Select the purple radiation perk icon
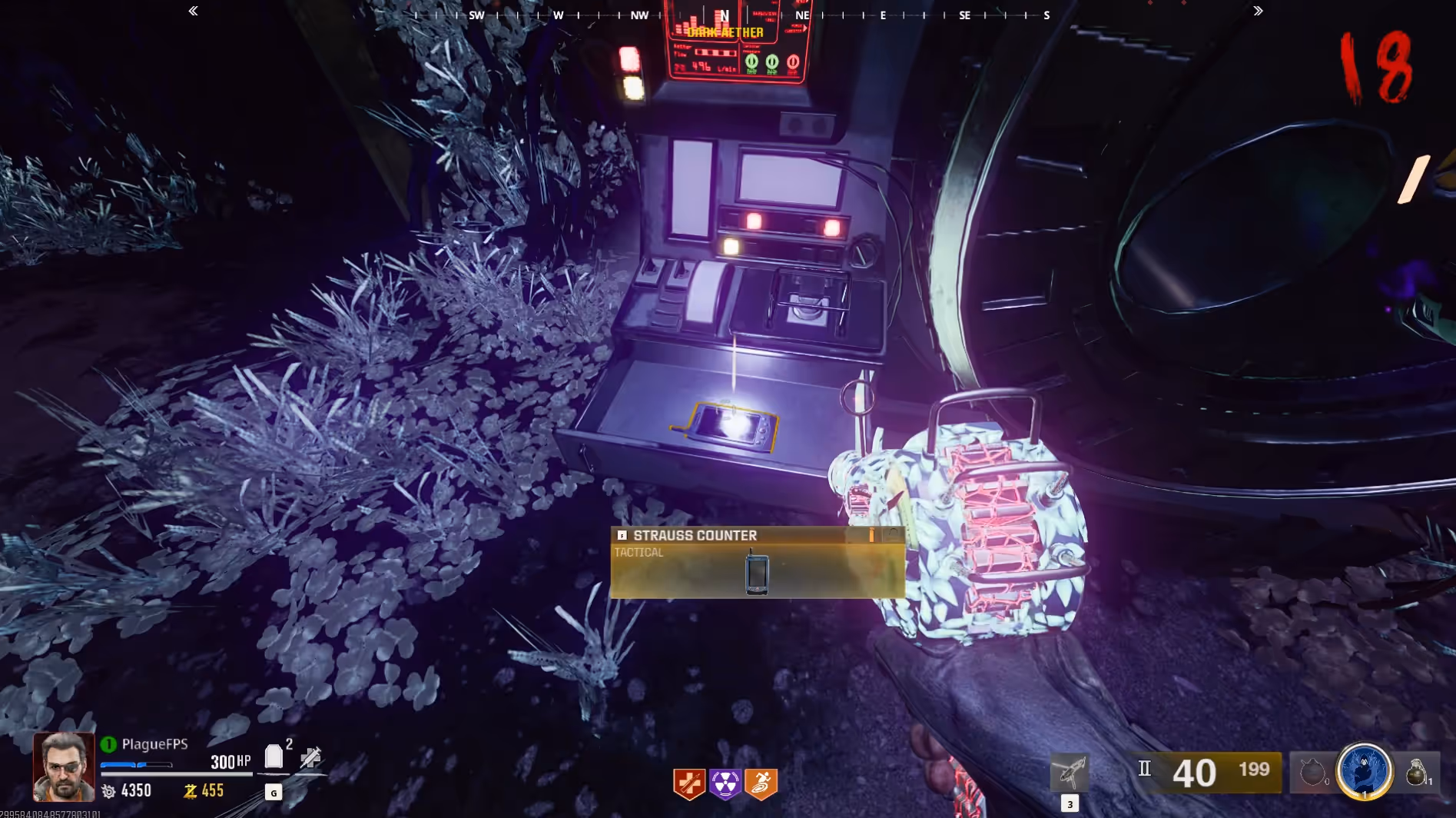 (725, 783)
